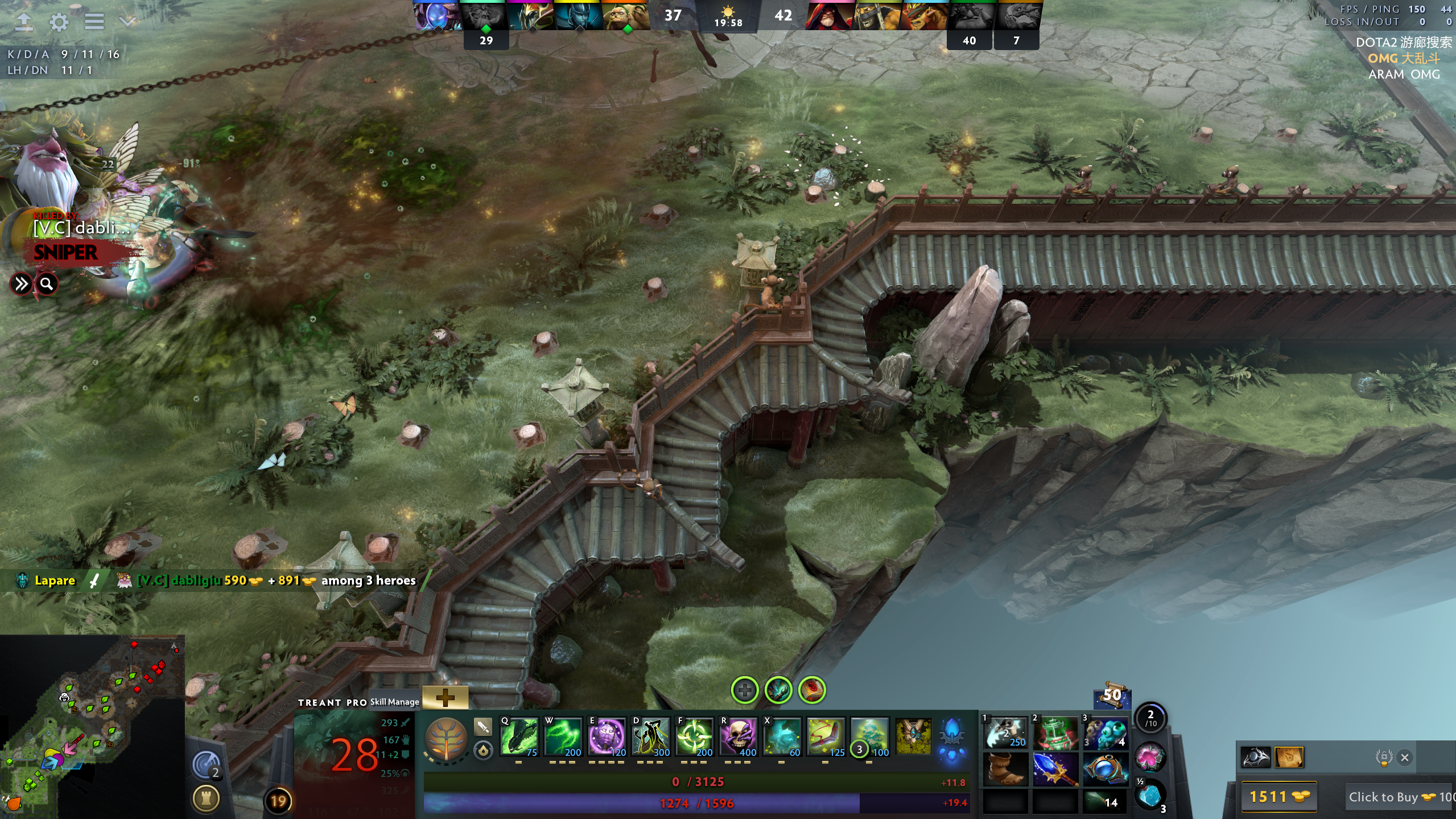Clear the quick-buy panel with X
Screen dimensions: 1456x819
point(1405,758)
